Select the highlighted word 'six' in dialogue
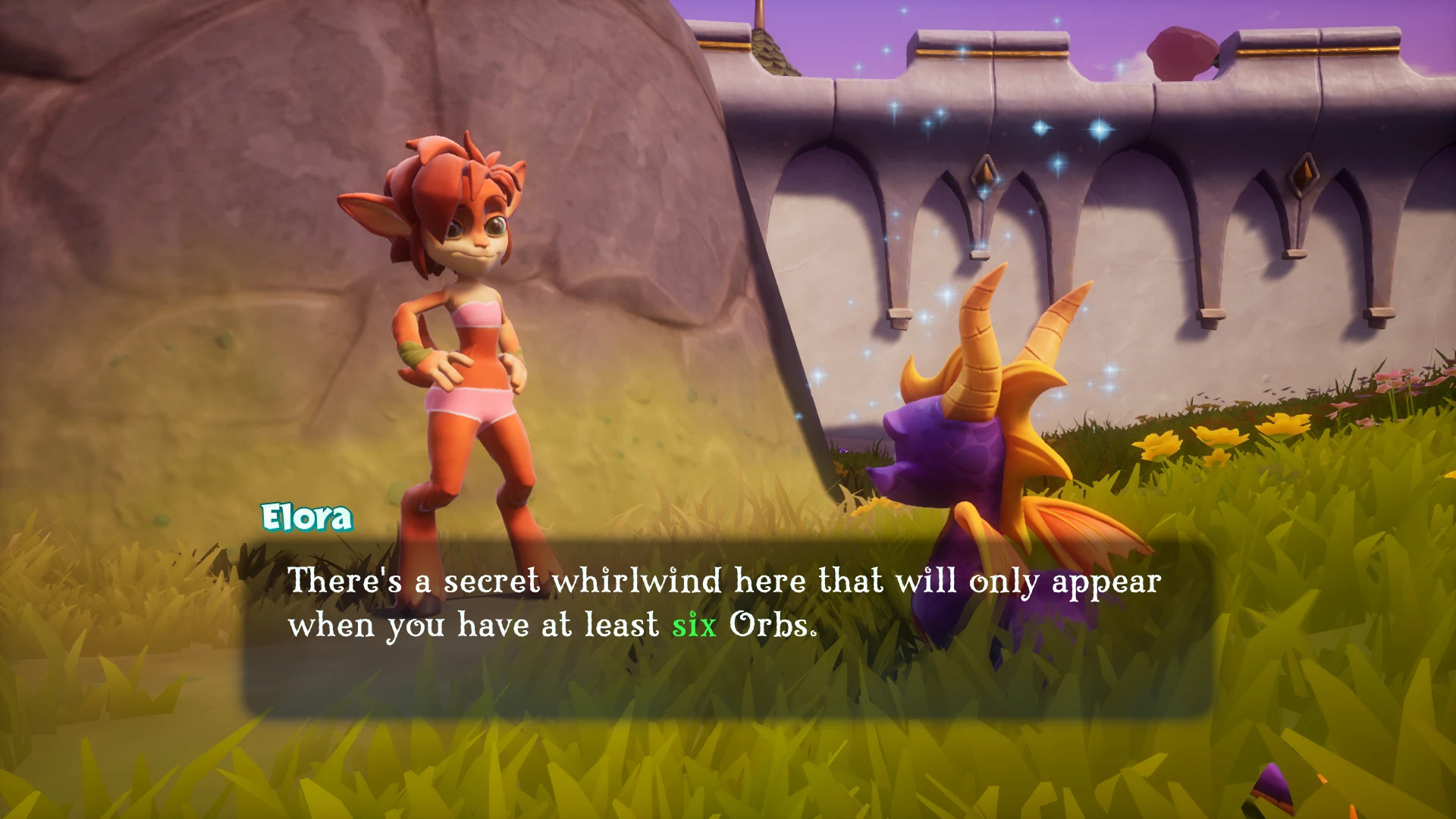Screen dimensions: 1456x819 pyautogui.click(x=695, y=626)
